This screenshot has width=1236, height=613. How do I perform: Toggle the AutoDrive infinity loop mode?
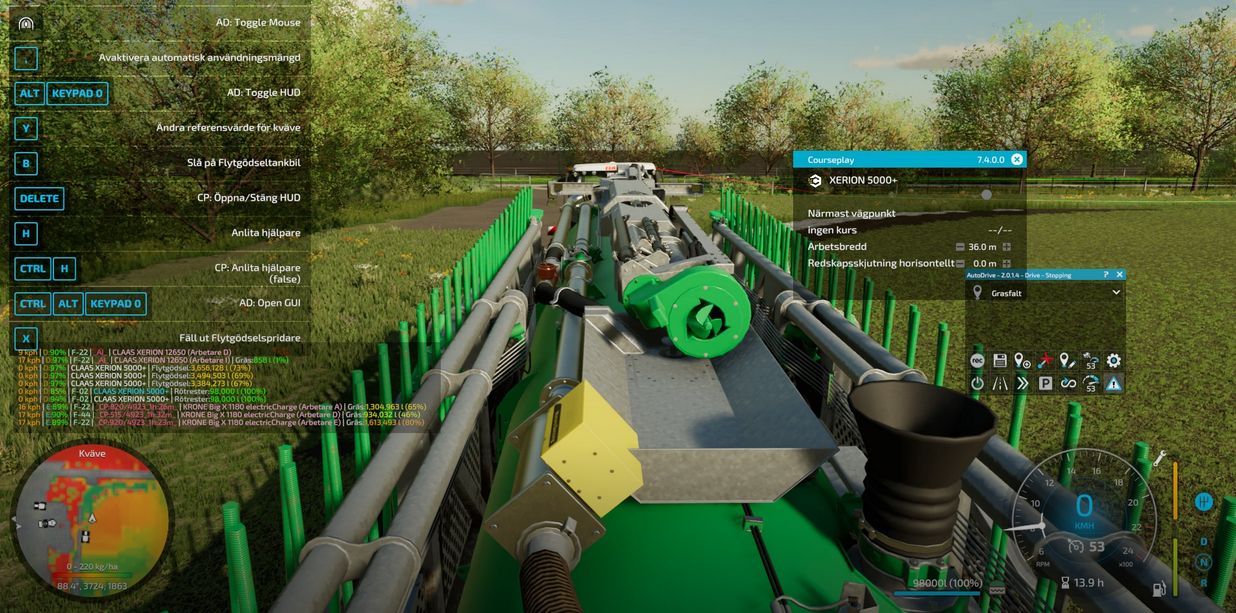(1068, 383)
